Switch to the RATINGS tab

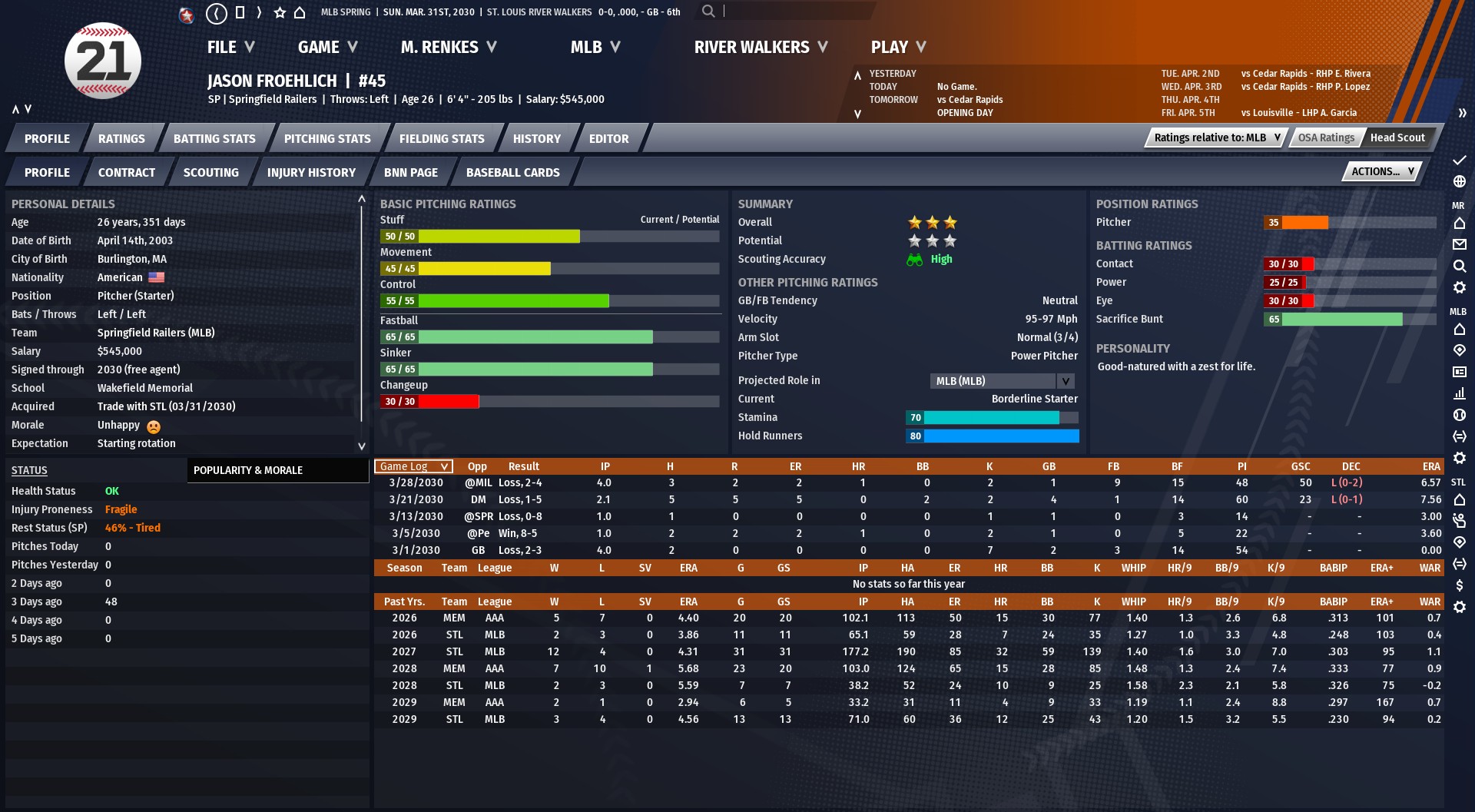tap(121, 139)
